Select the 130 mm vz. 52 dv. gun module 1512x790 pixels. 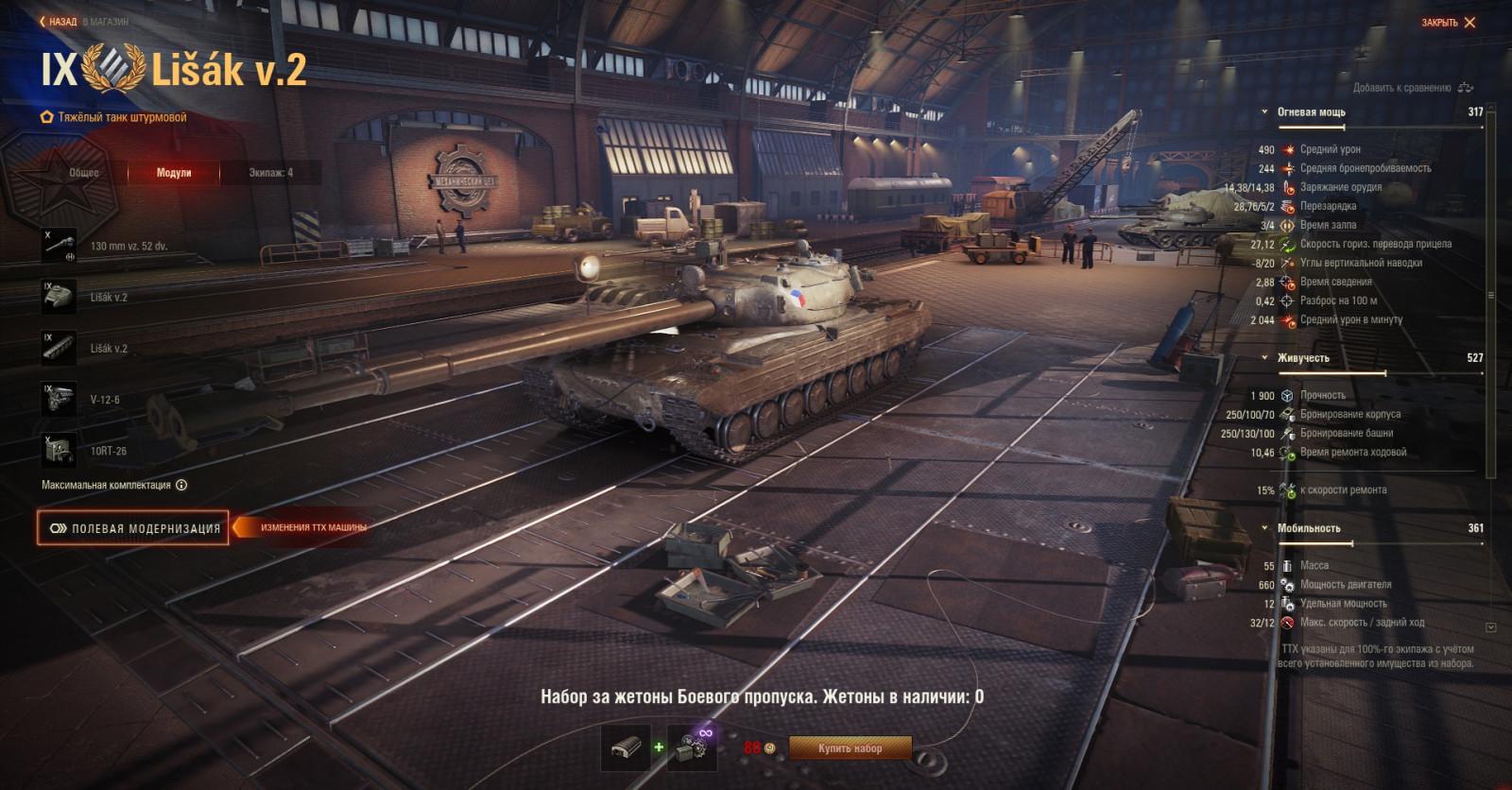coord(60,244)
